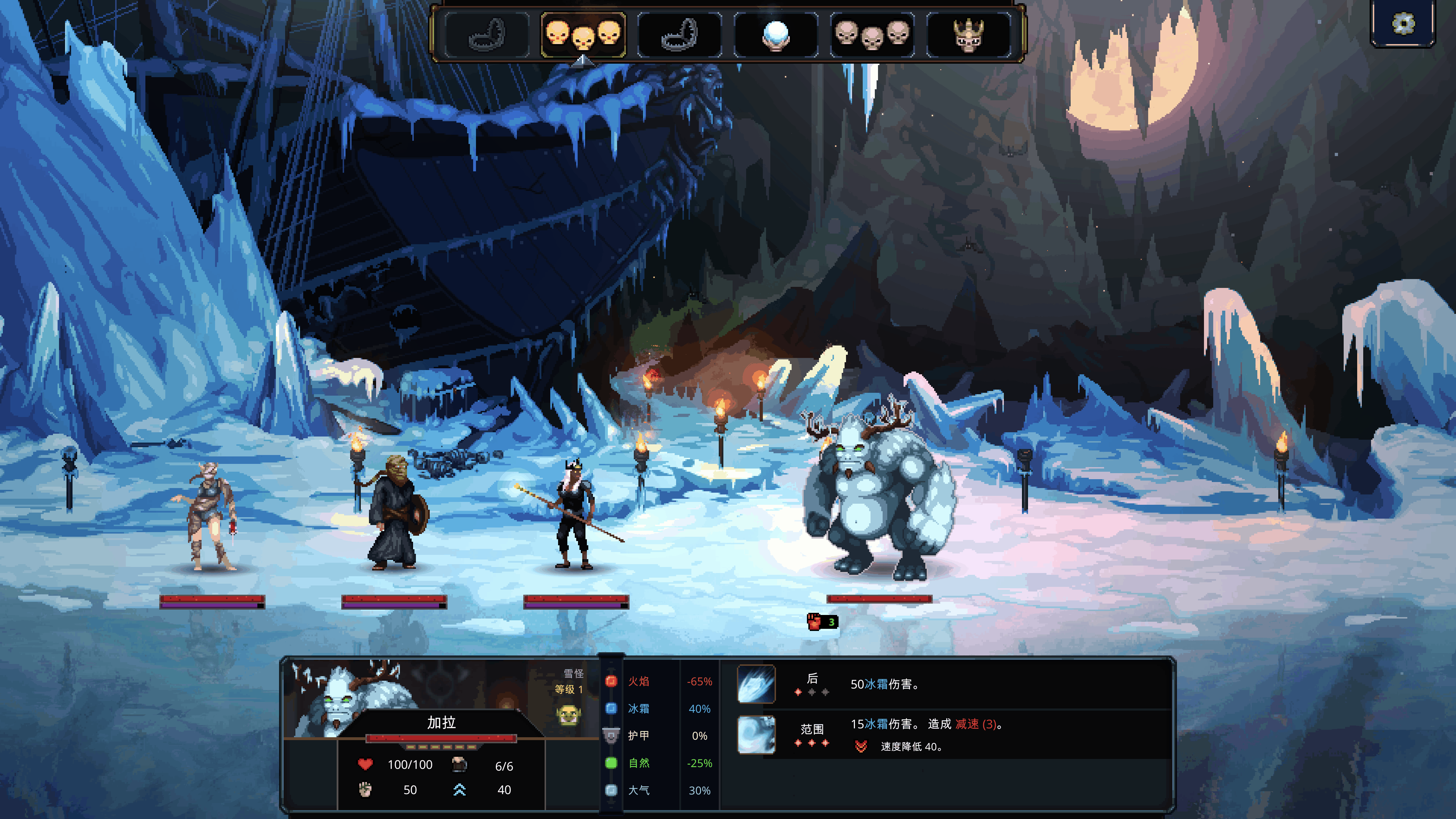Open the settings gear menu
This screenshot has height=819, width=1456.
point(1402,24)
